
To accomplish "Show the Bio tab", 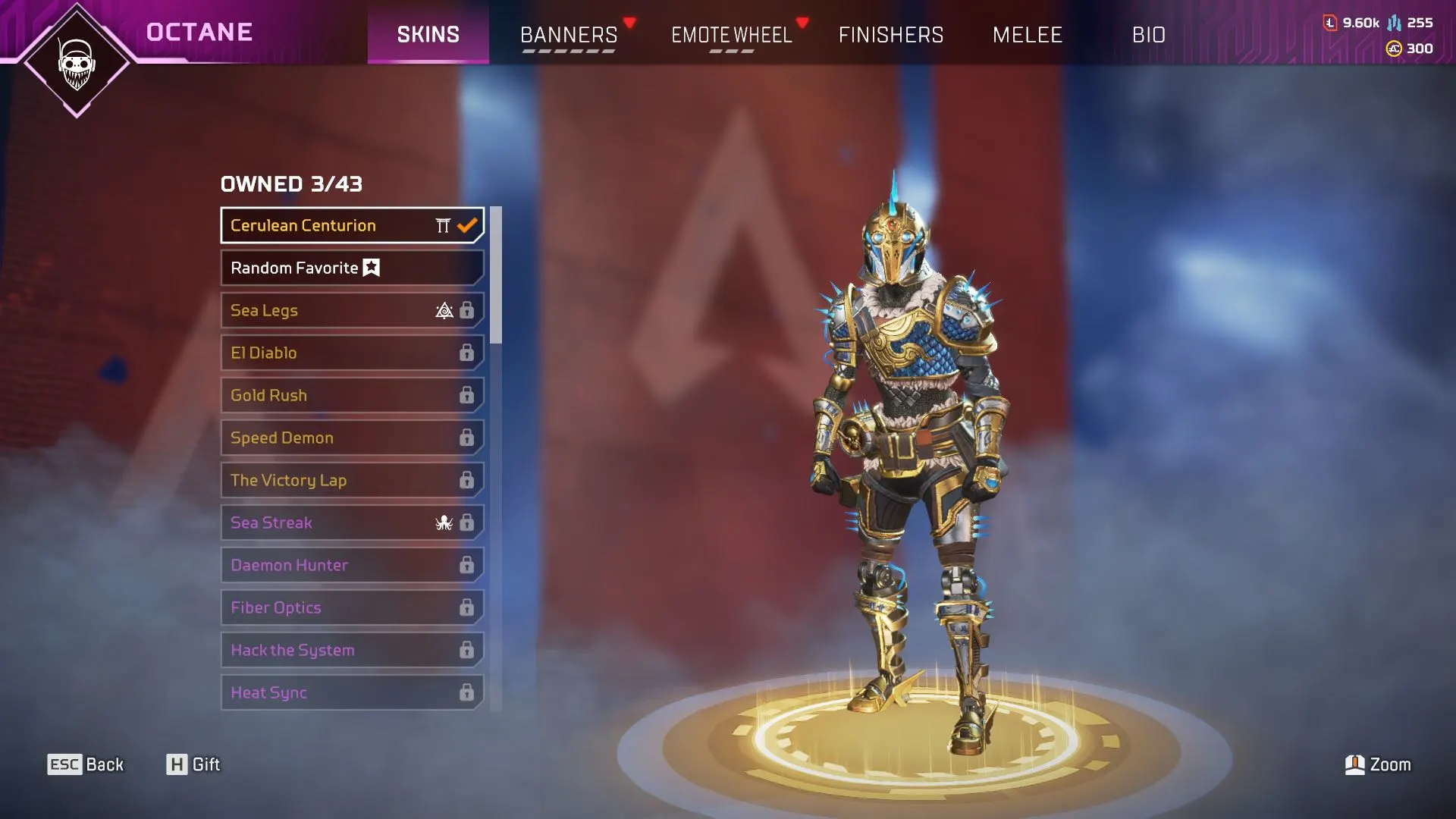I will coord(1148,35).
